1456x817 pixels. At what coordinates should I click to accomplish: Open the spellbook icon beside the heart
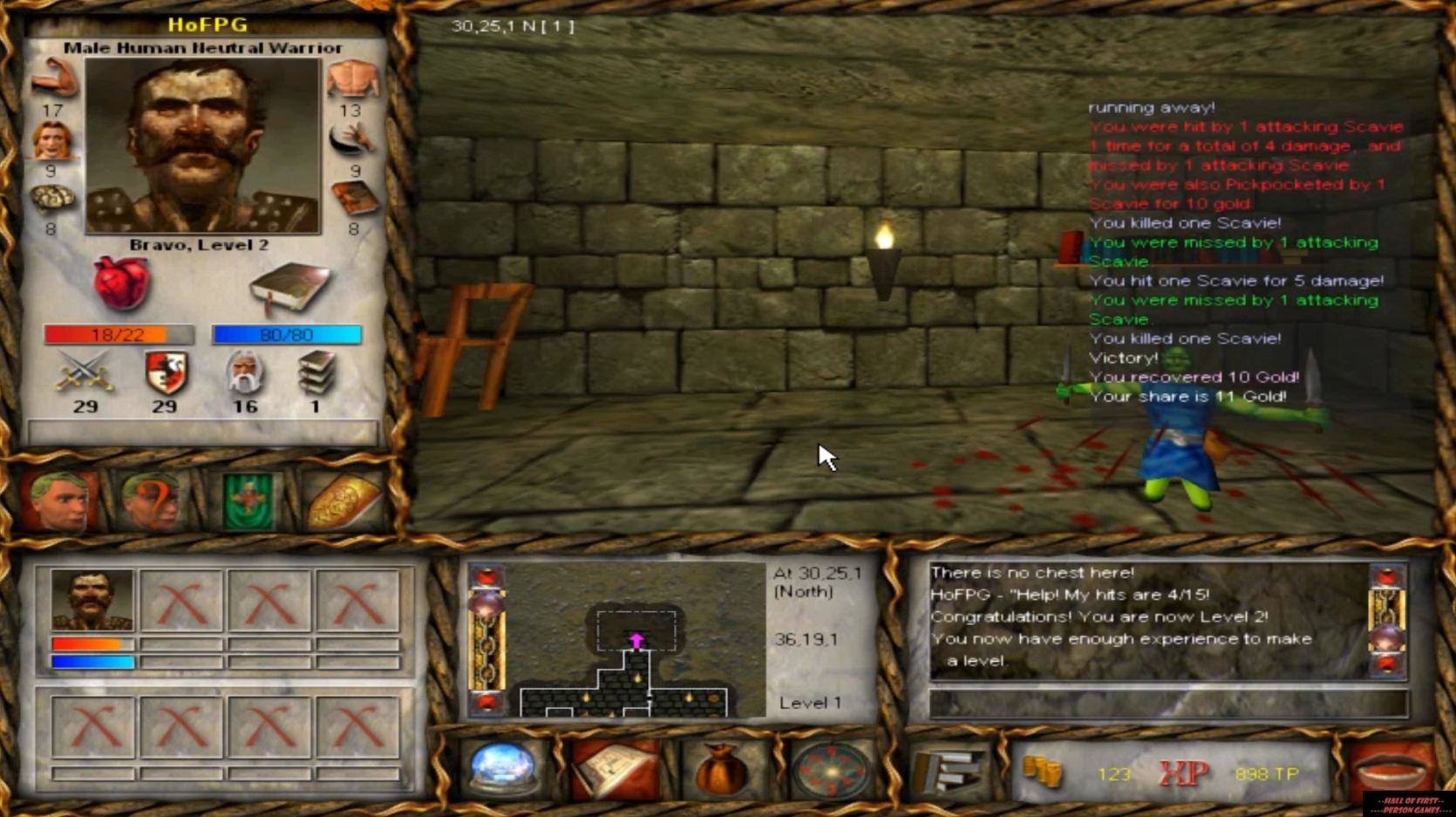(x=288, y=288)
